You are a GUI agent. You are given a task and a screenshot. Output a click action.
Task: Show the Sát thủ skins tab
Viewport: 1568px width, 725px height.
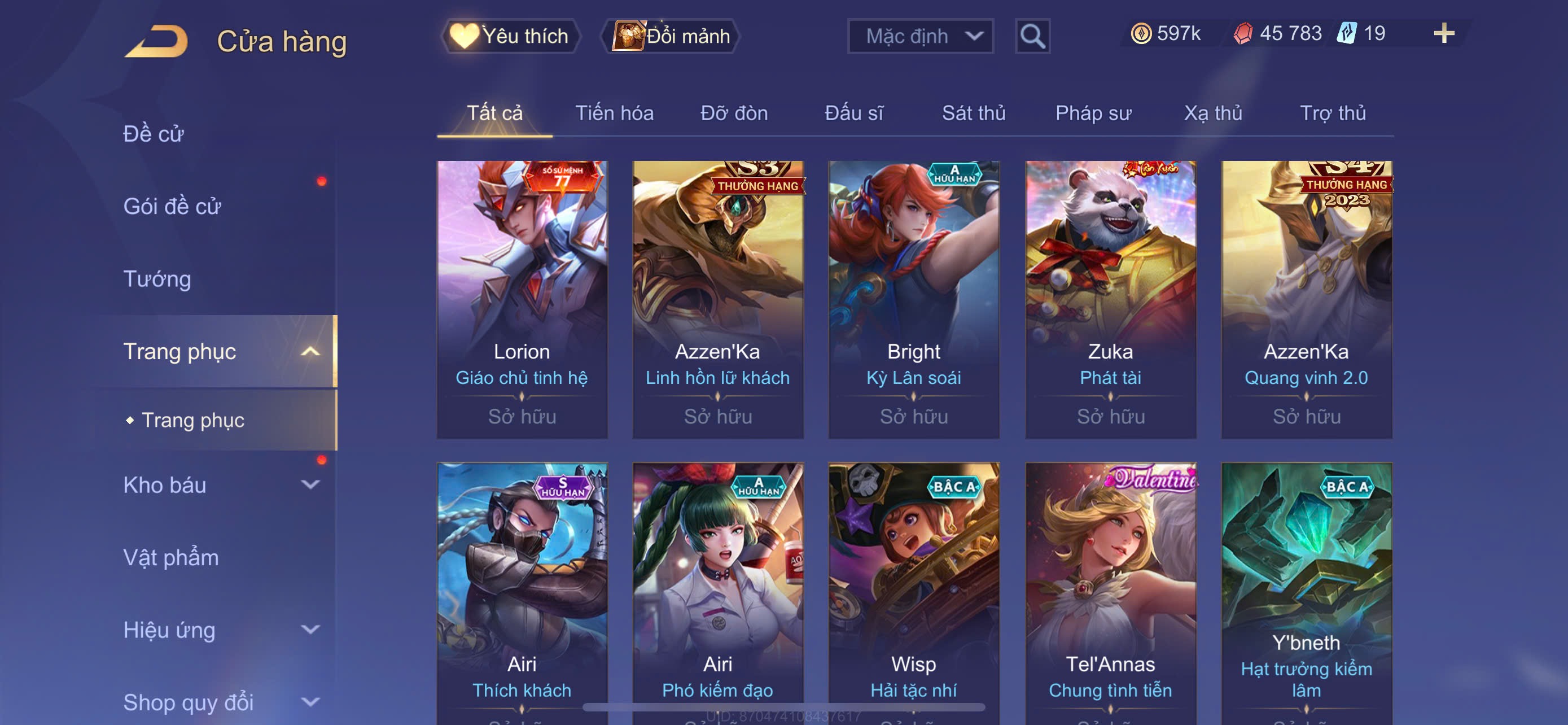tap(973, 113)
